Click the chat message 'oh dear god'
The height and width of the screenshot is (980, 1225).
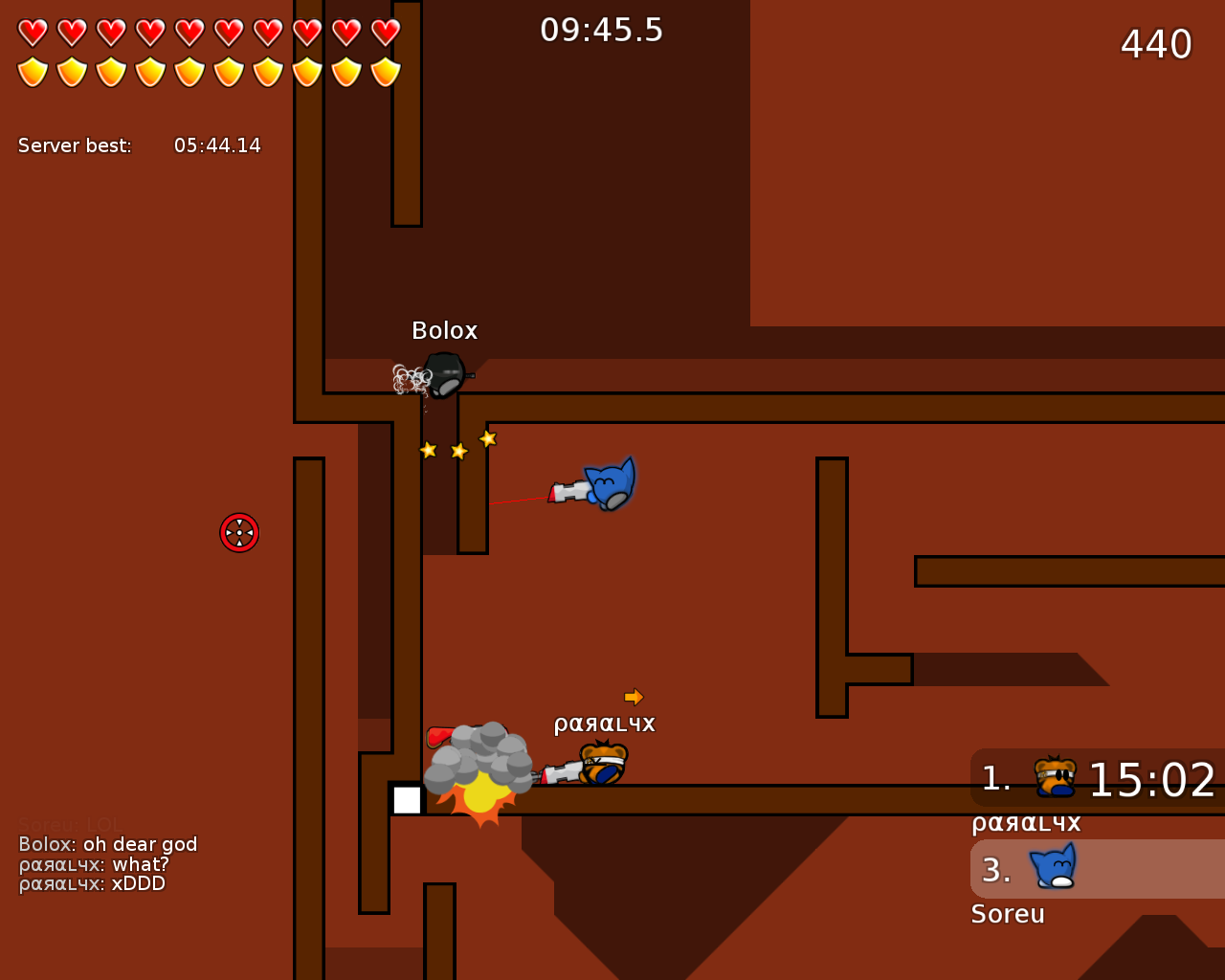click(x=107, y=844)
